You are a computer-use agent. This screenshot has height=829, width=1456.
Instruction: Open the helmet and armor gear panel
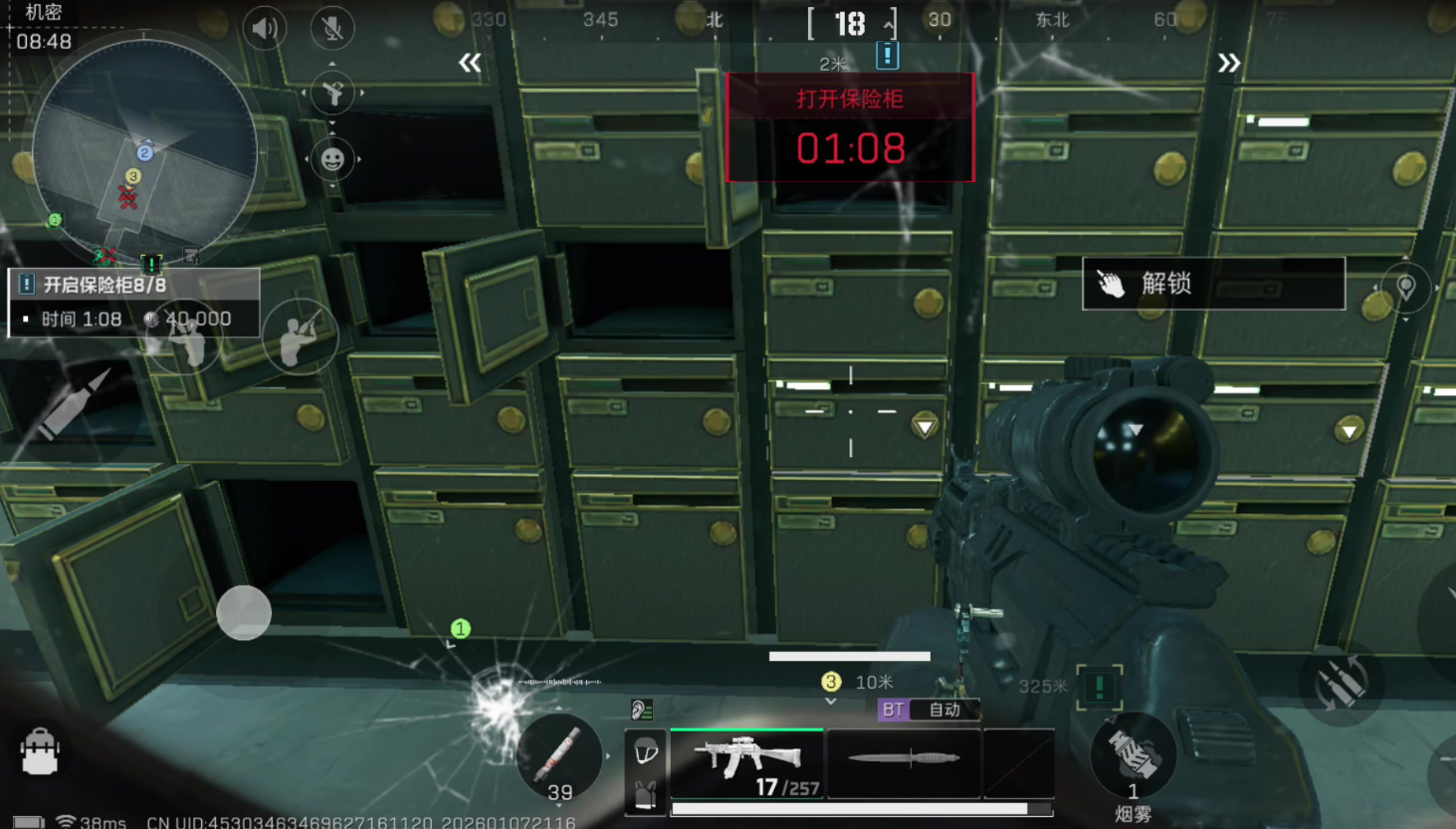click(x=646, y=772)
